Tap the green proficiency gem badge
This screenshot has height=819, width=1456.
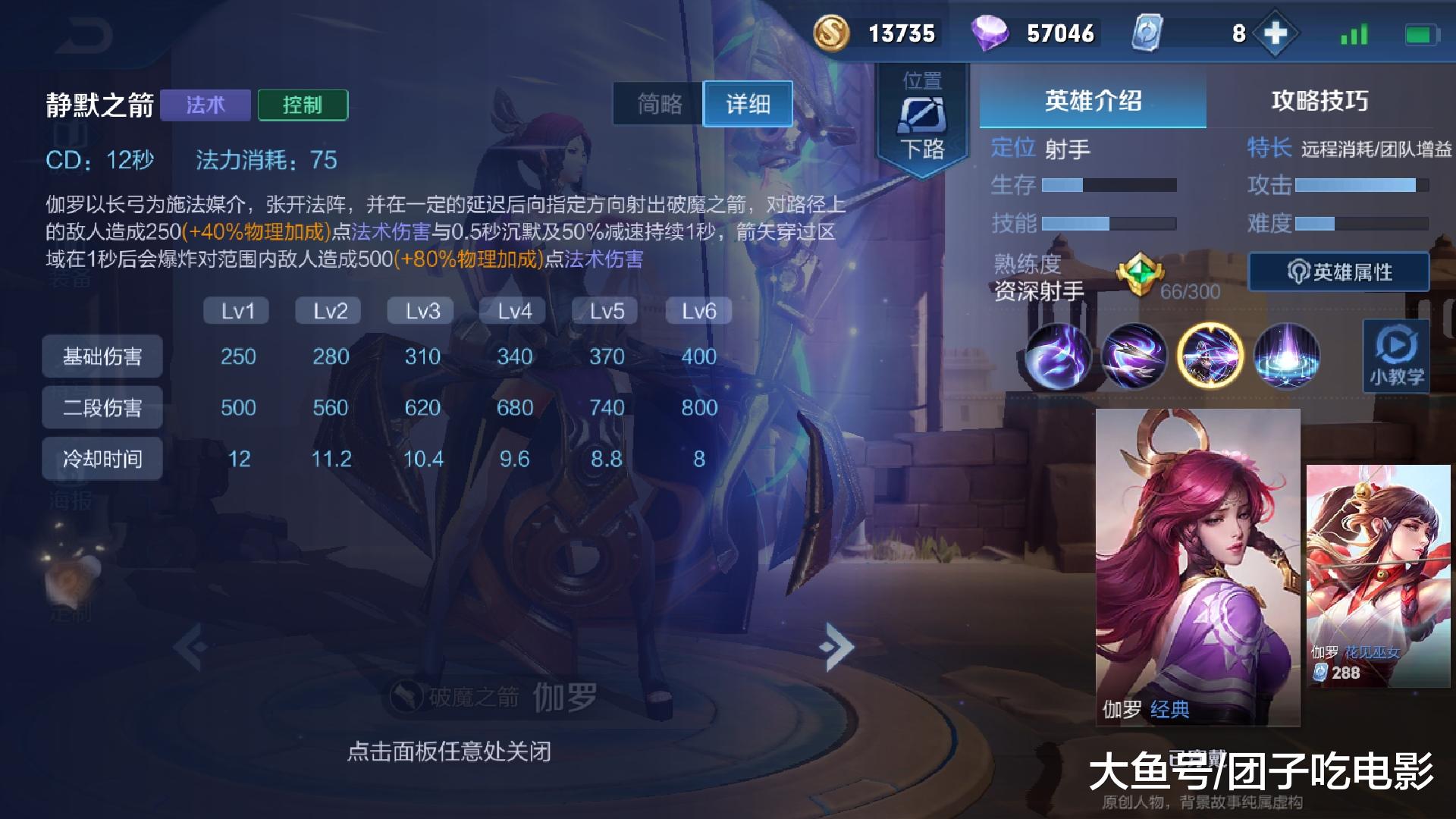coord(1142,273)
